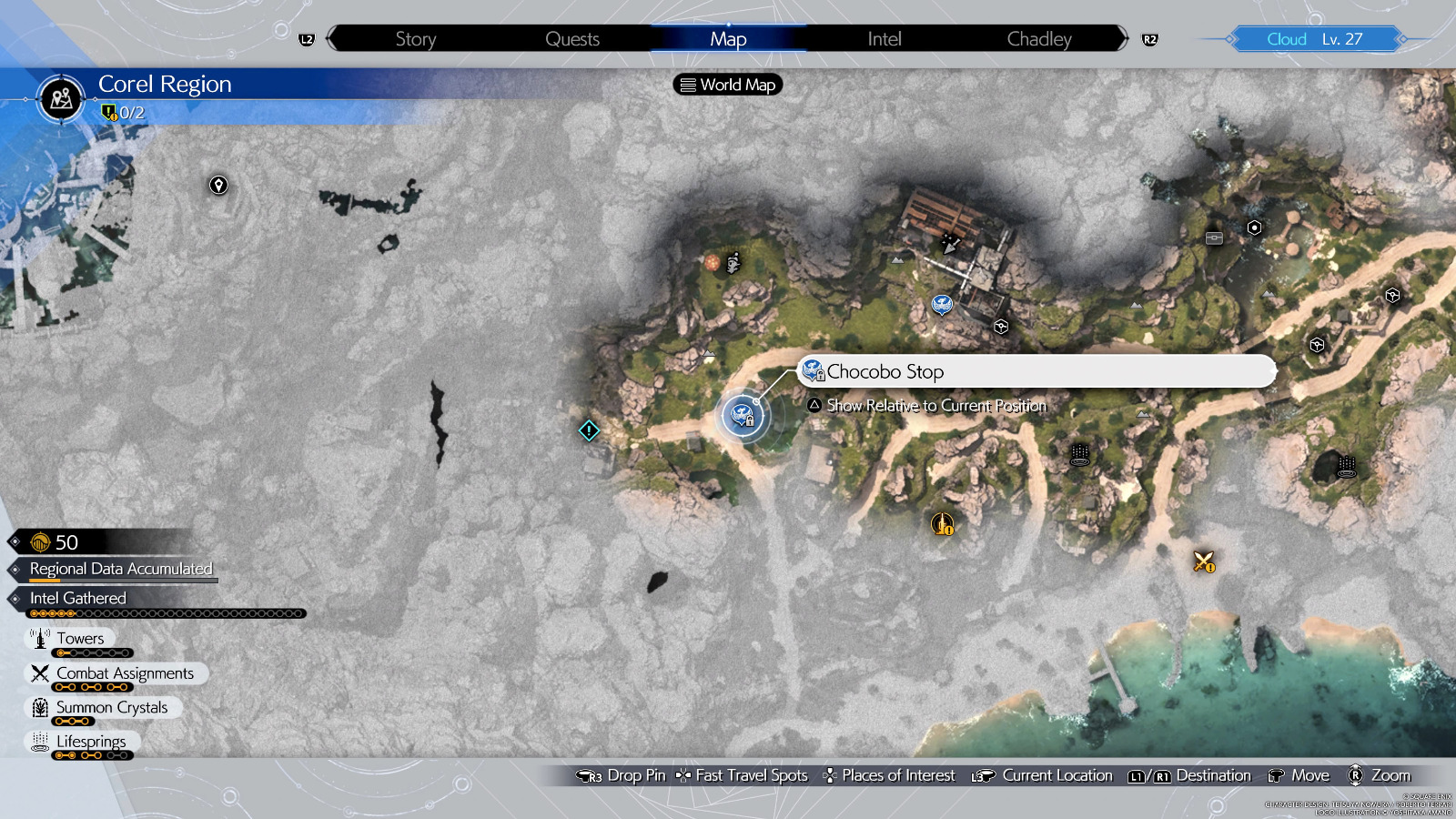Go to the Intel tab
This screenshot has width=1456, height=819.
[x=884, y=39]
